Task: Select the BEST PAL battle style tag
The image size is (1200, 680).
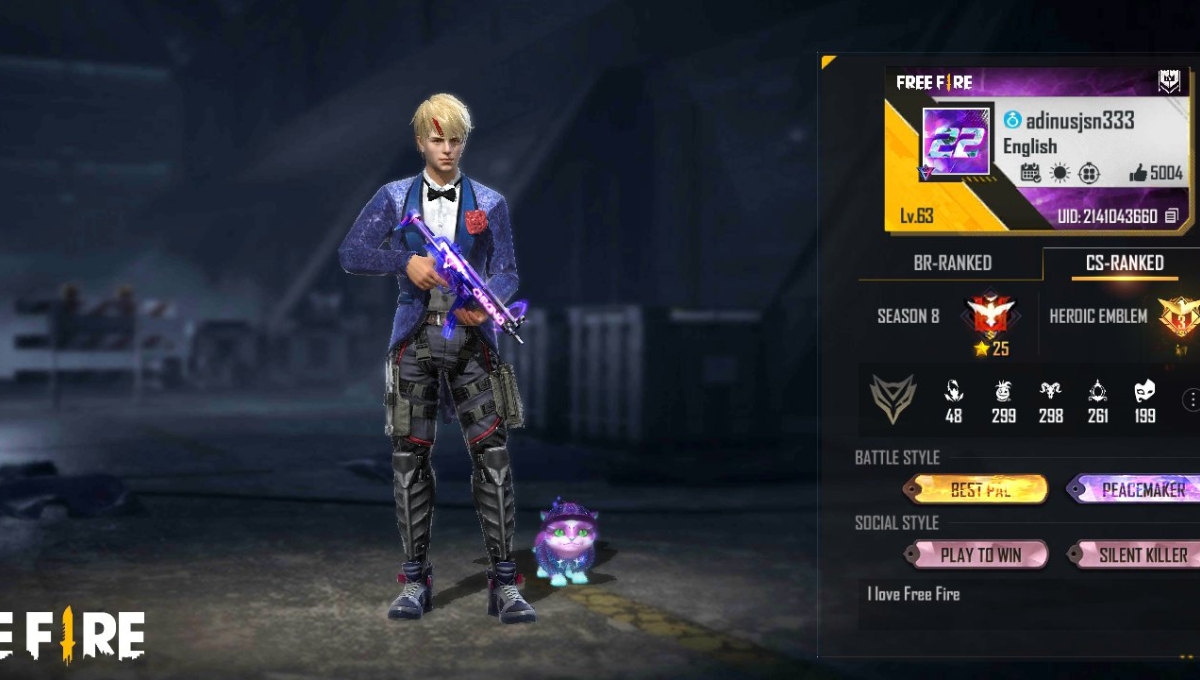Action: coord(976,489)
